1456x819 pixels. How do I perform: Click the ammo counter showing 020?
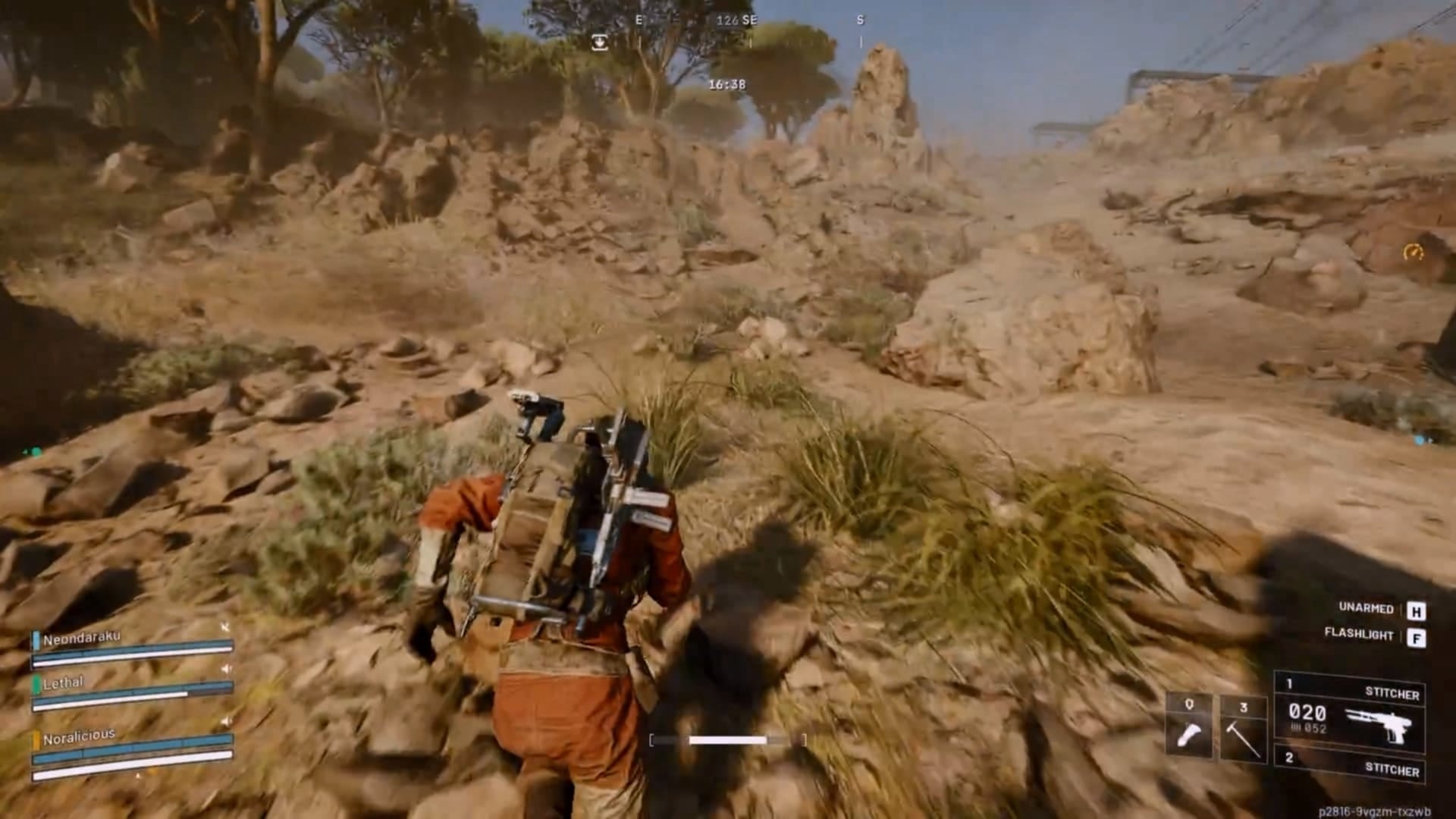pyautogui.click(x=1307, y=712)
